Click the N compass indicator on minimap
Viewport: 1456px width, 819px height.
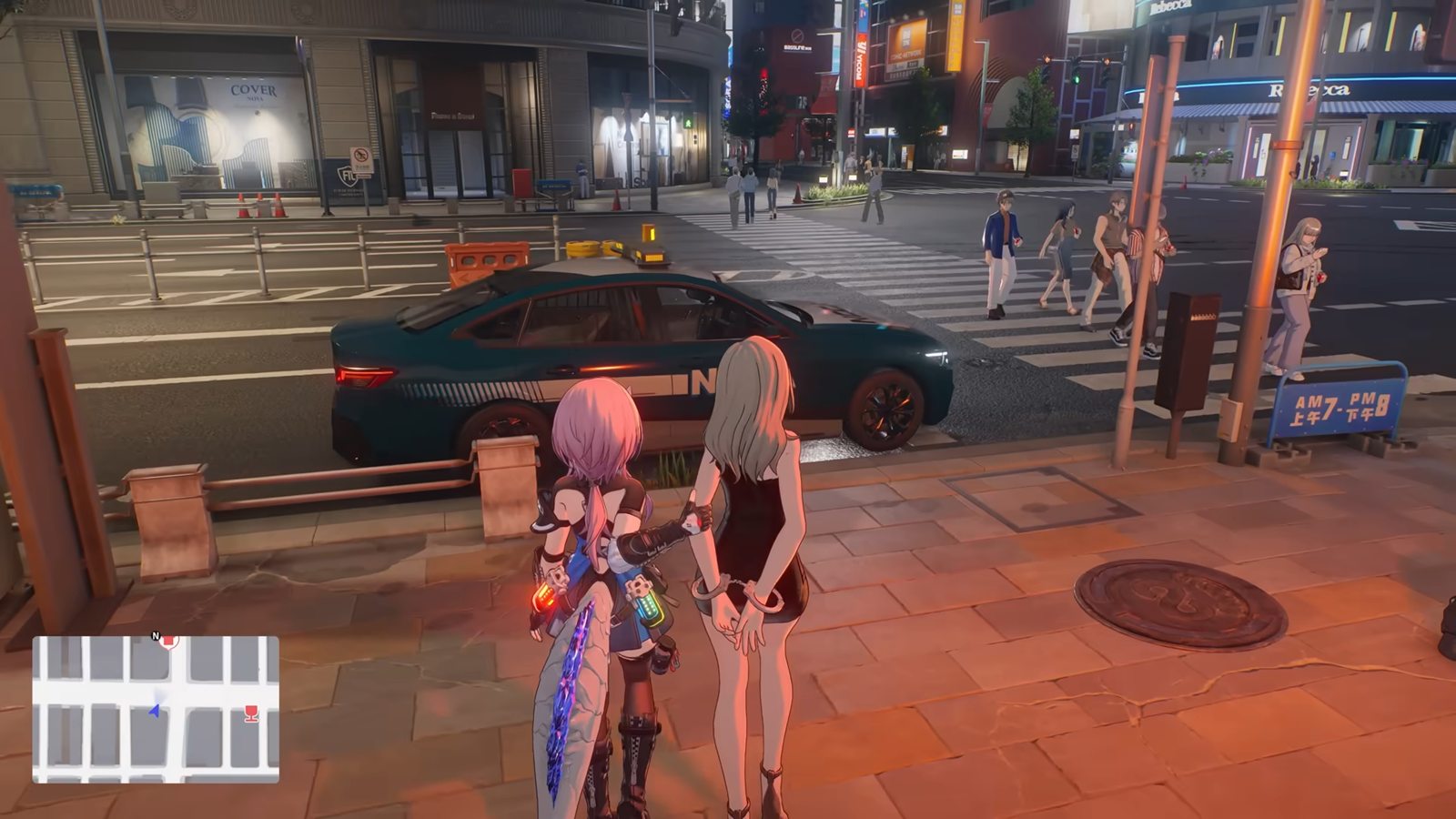(155, 636)
